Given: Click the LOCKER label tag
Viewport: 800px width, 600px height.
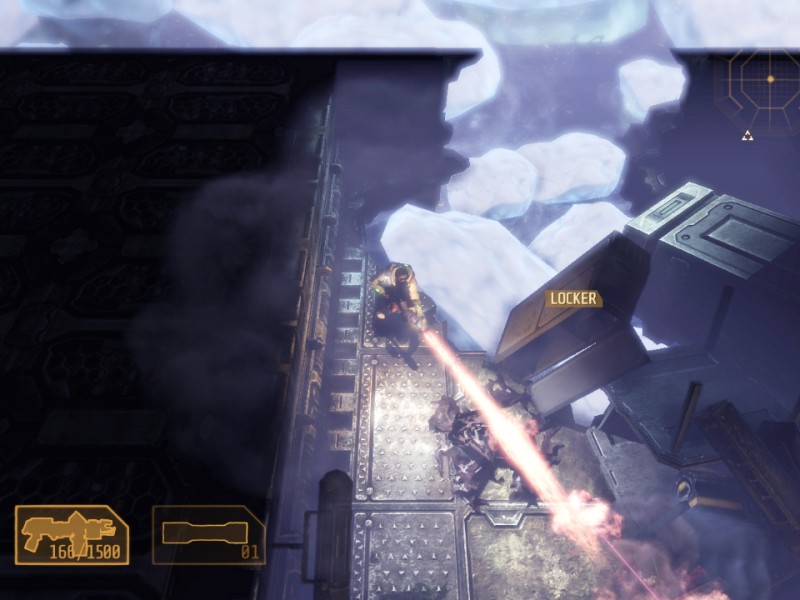Looking at the screenshot, I should pos(573,298).
